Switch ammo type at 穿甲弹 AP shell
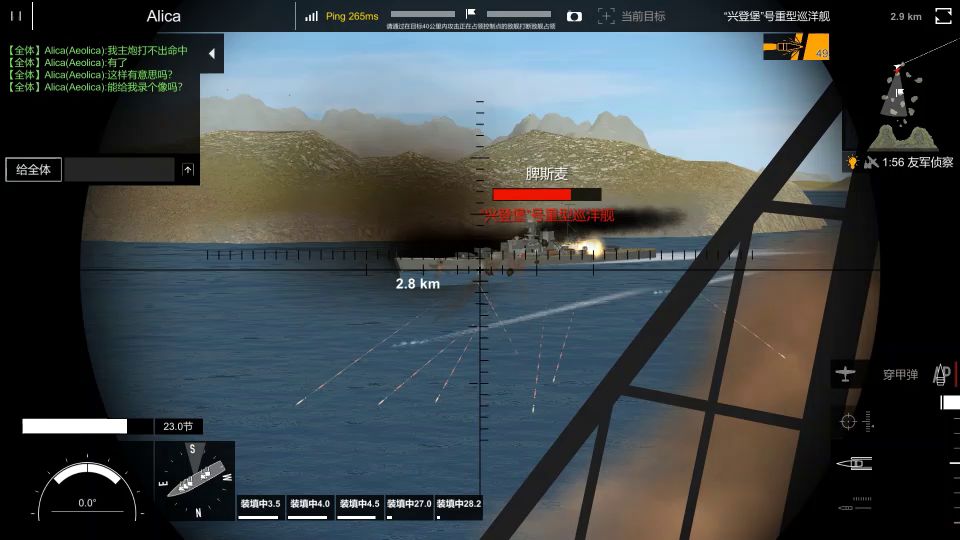The image size is (960, 540). click(900, 375)
